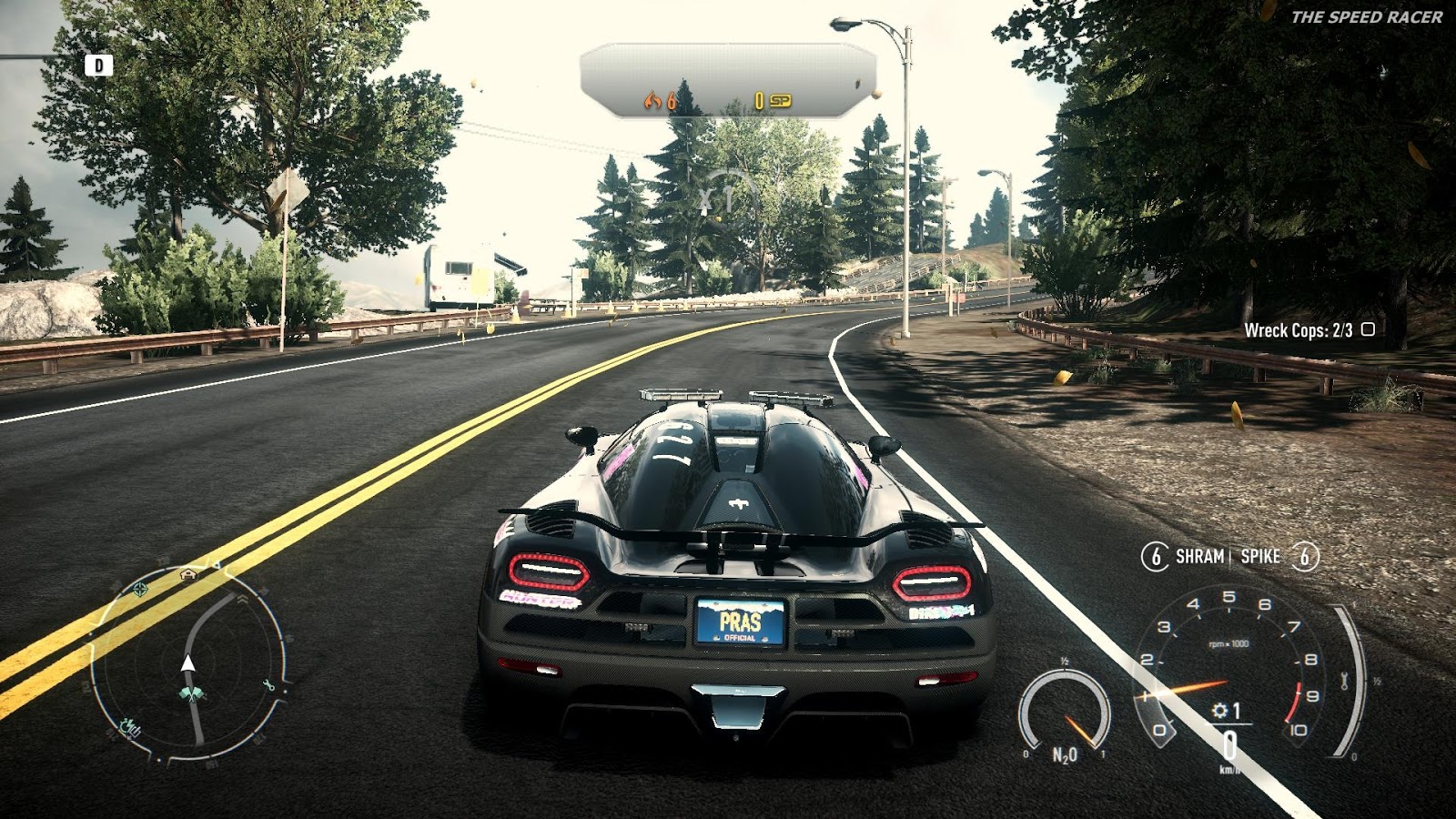Expand the route chevrons on the minimap
1456x819 pixels.
[x=243, y=598]
